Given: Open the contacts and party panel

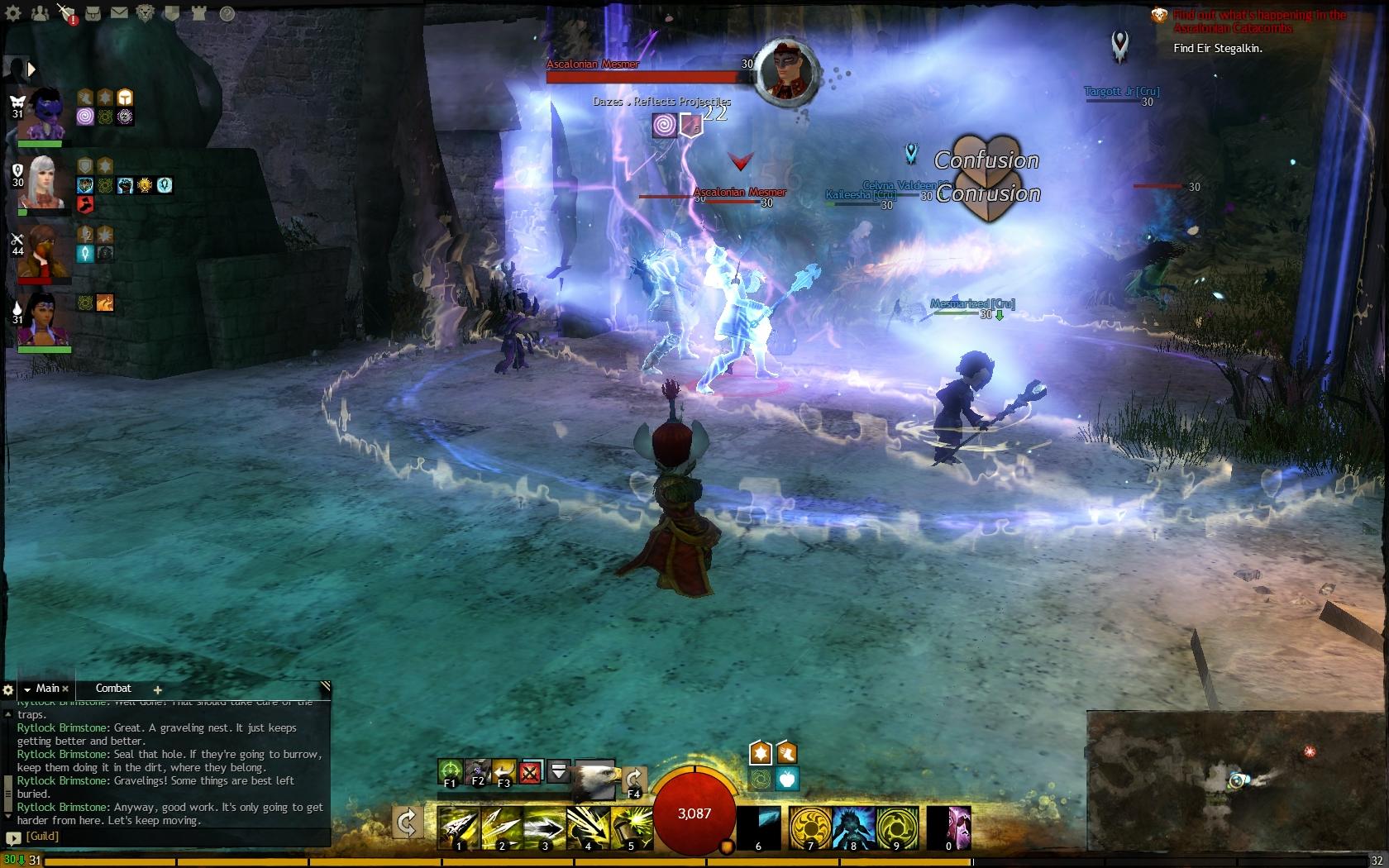Looking at the screenshot, I should point(39,13).
